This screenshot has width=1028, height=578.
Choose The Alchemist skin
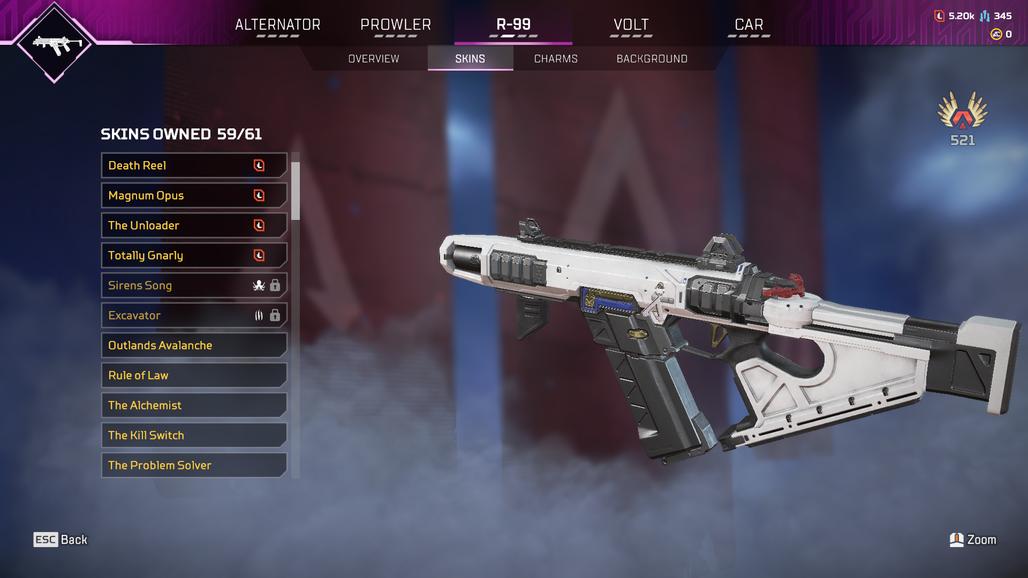point(194,405)
